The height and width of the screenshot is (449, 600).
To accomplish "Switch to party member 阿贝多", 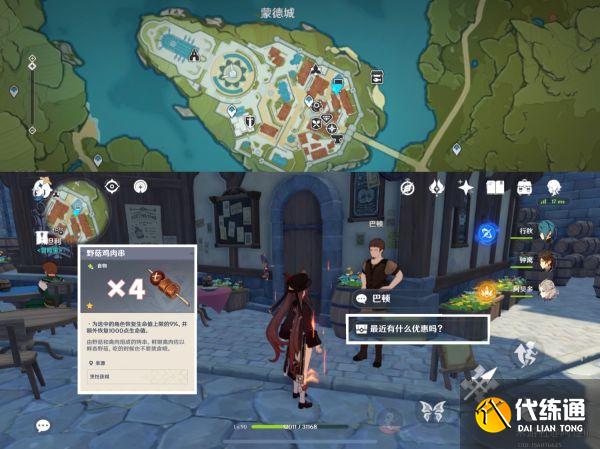I will pos(547,289).
